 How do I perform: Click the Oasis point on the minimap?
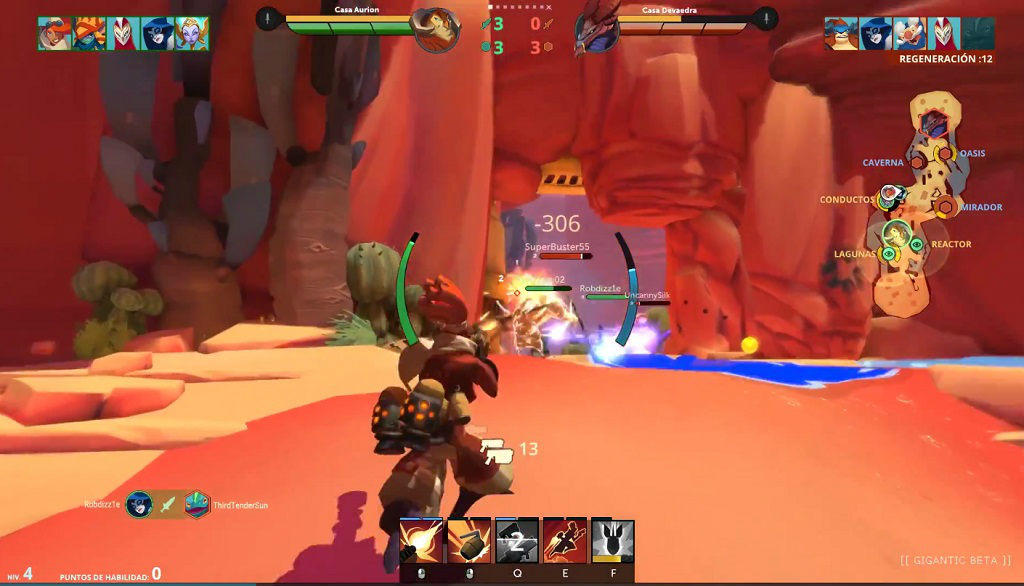(944, 154)
